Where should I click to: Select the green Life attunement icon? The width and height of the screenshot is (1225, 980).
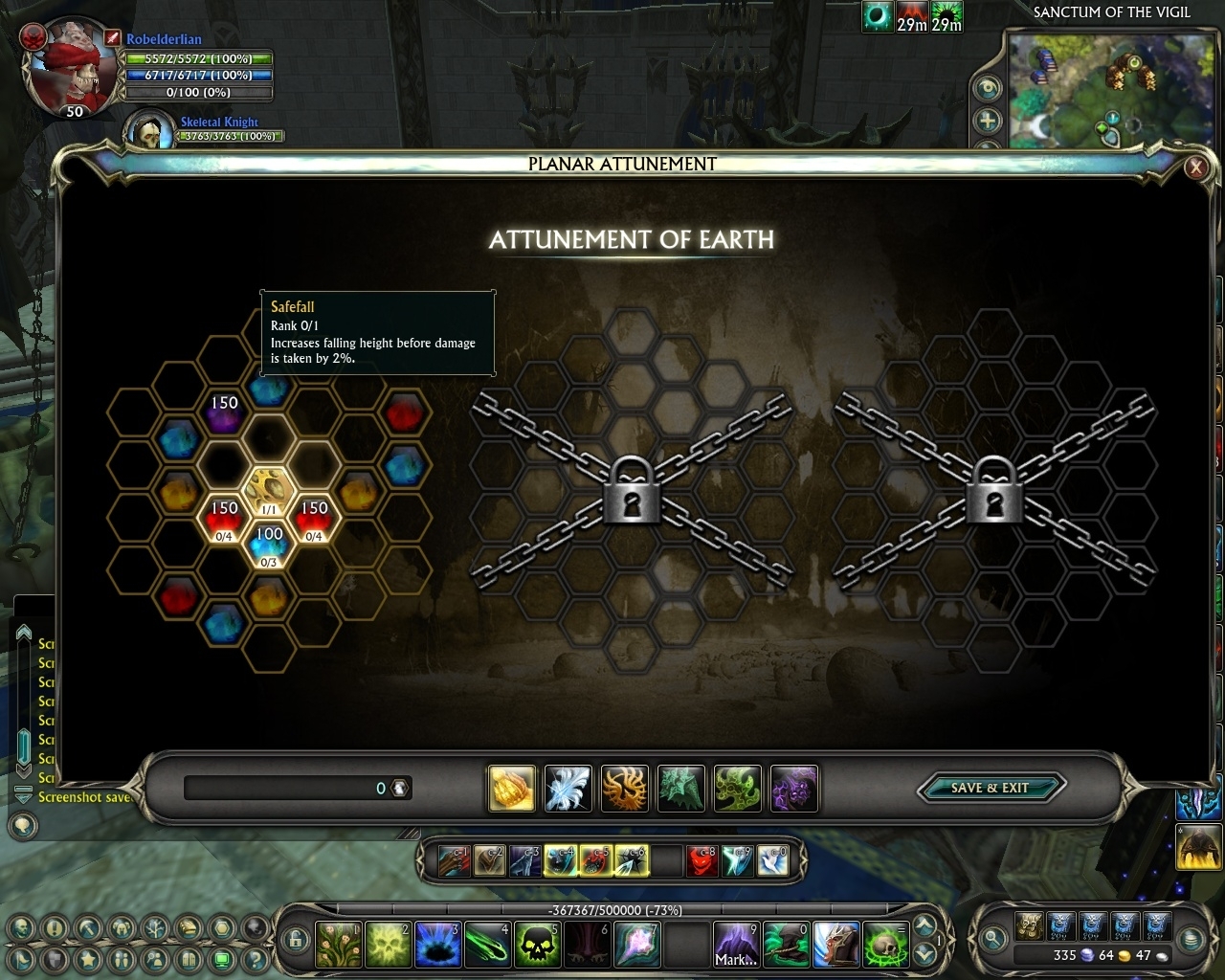[738, 788]
